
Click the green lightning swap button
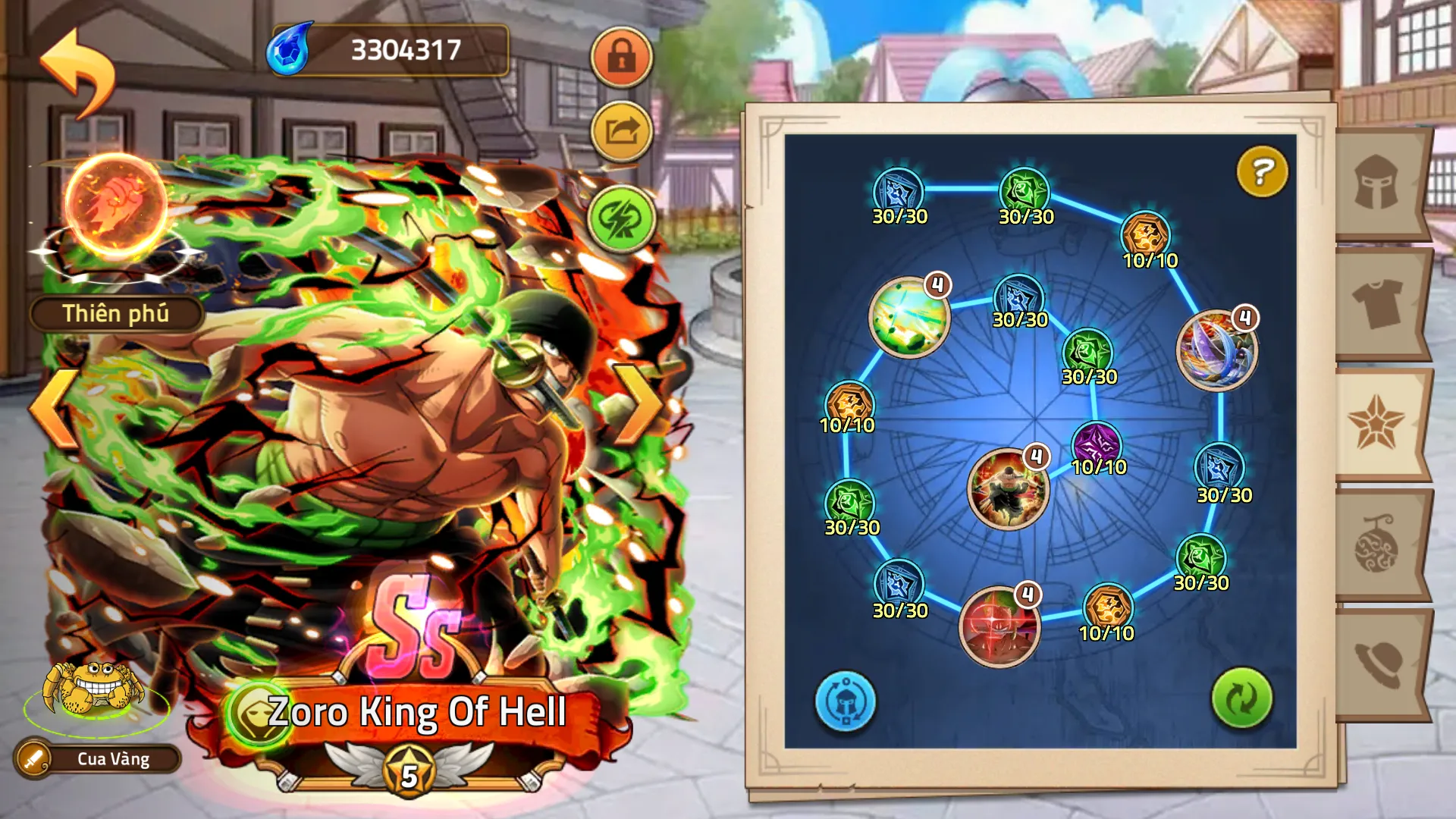point(621,218)
